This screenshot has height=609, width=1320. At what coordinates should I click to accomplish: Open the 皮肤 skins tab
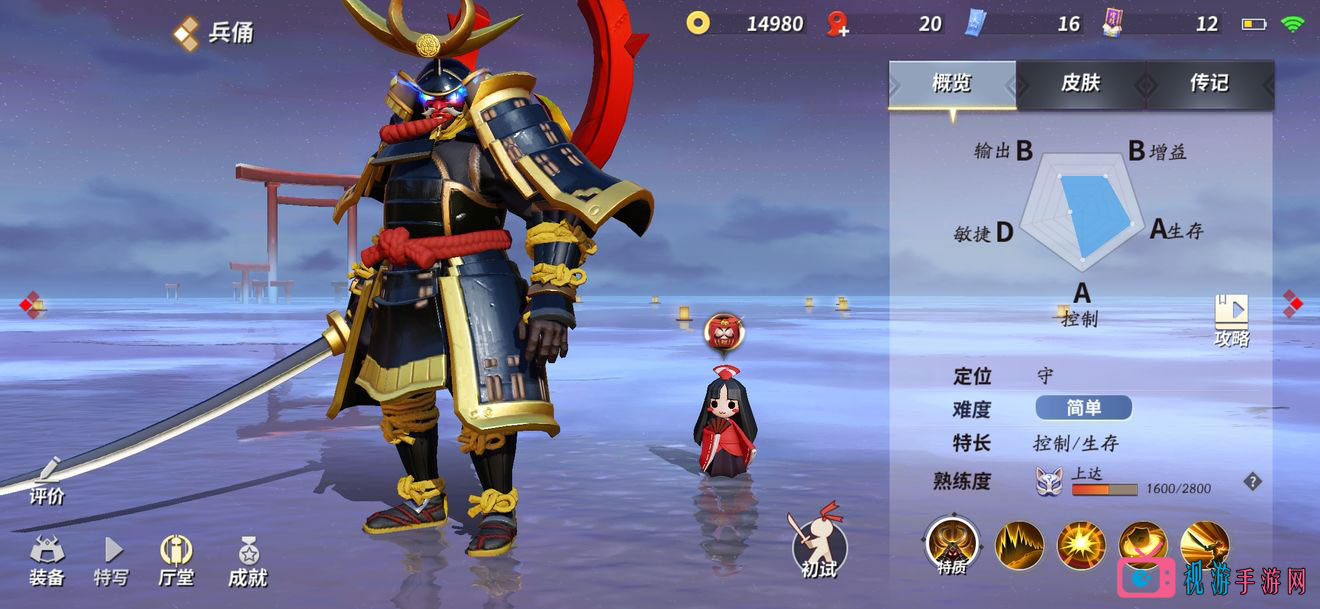[1080, 84]
